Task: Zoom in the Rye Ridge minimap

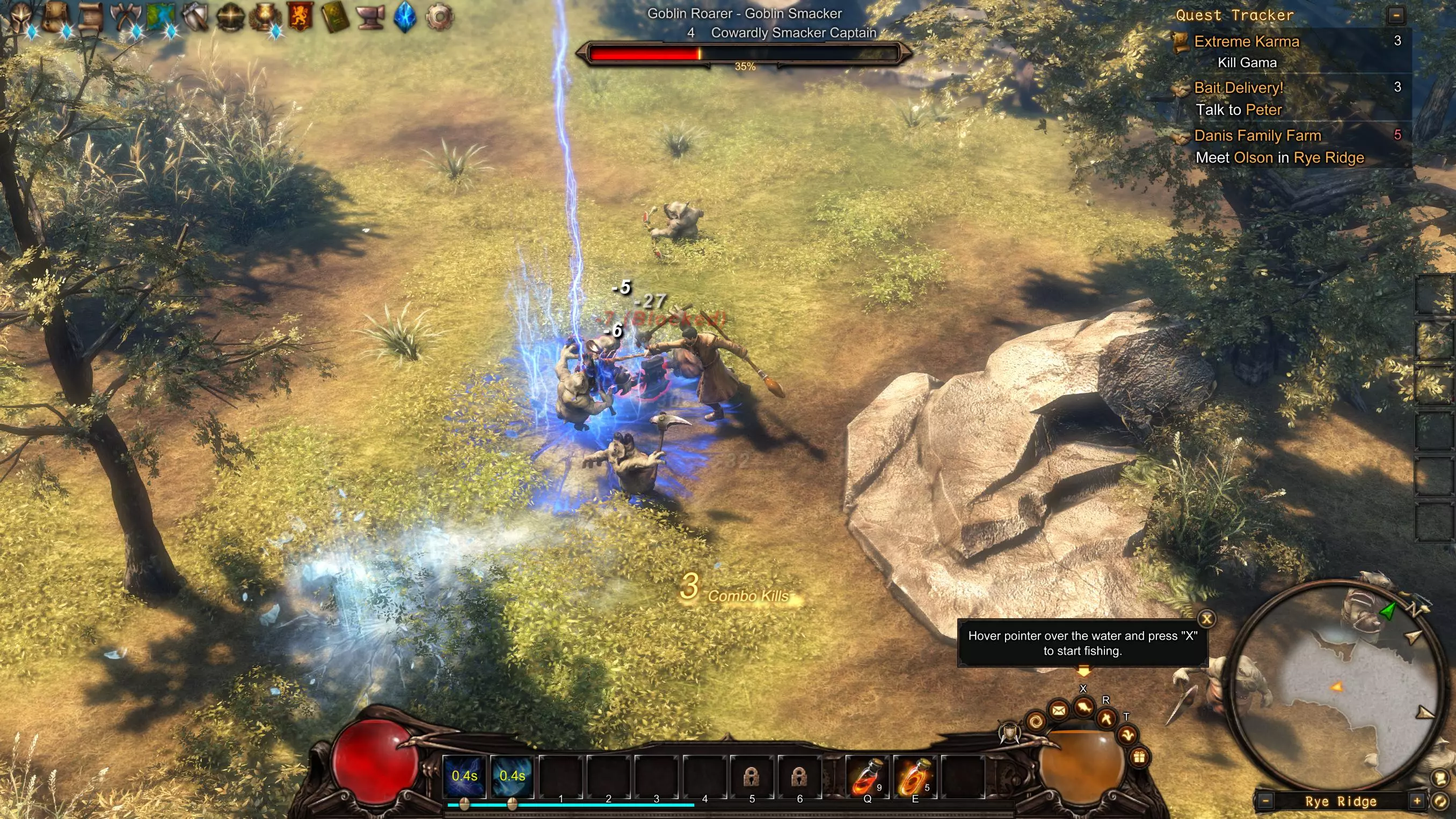Action: [1416, 801]
